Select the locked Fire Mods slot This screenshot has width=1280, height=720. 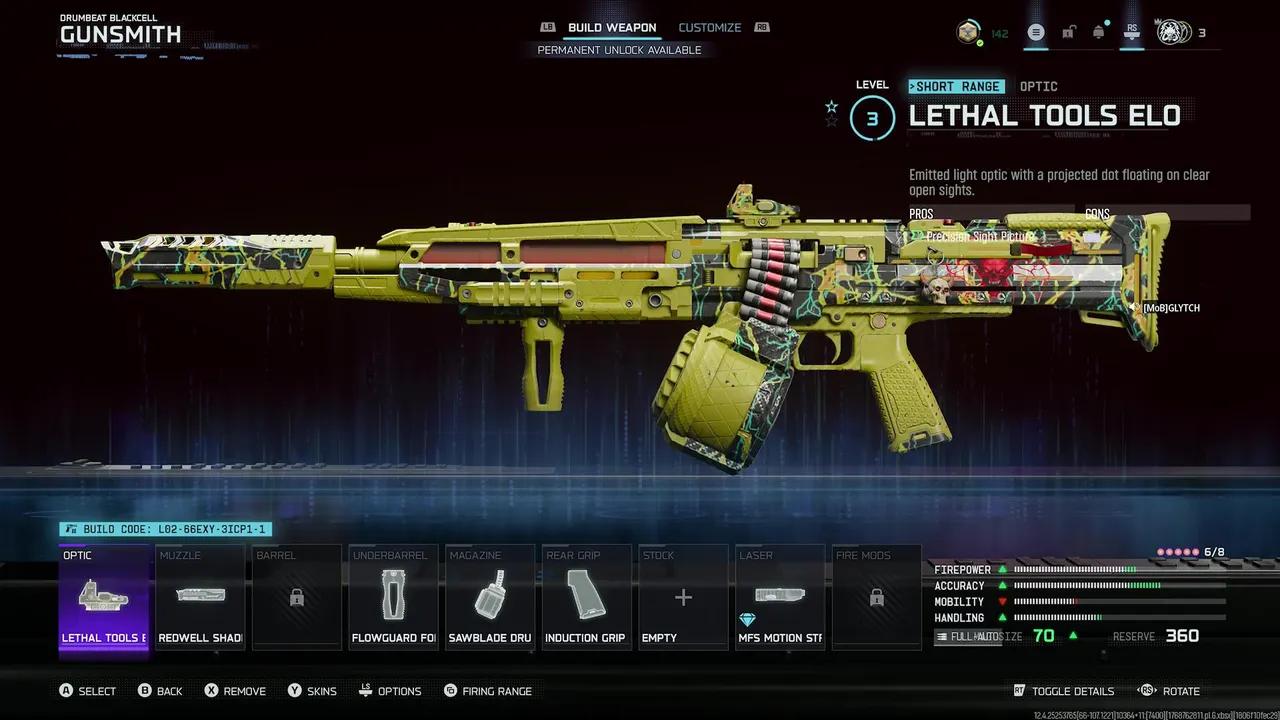click(876, 598)
